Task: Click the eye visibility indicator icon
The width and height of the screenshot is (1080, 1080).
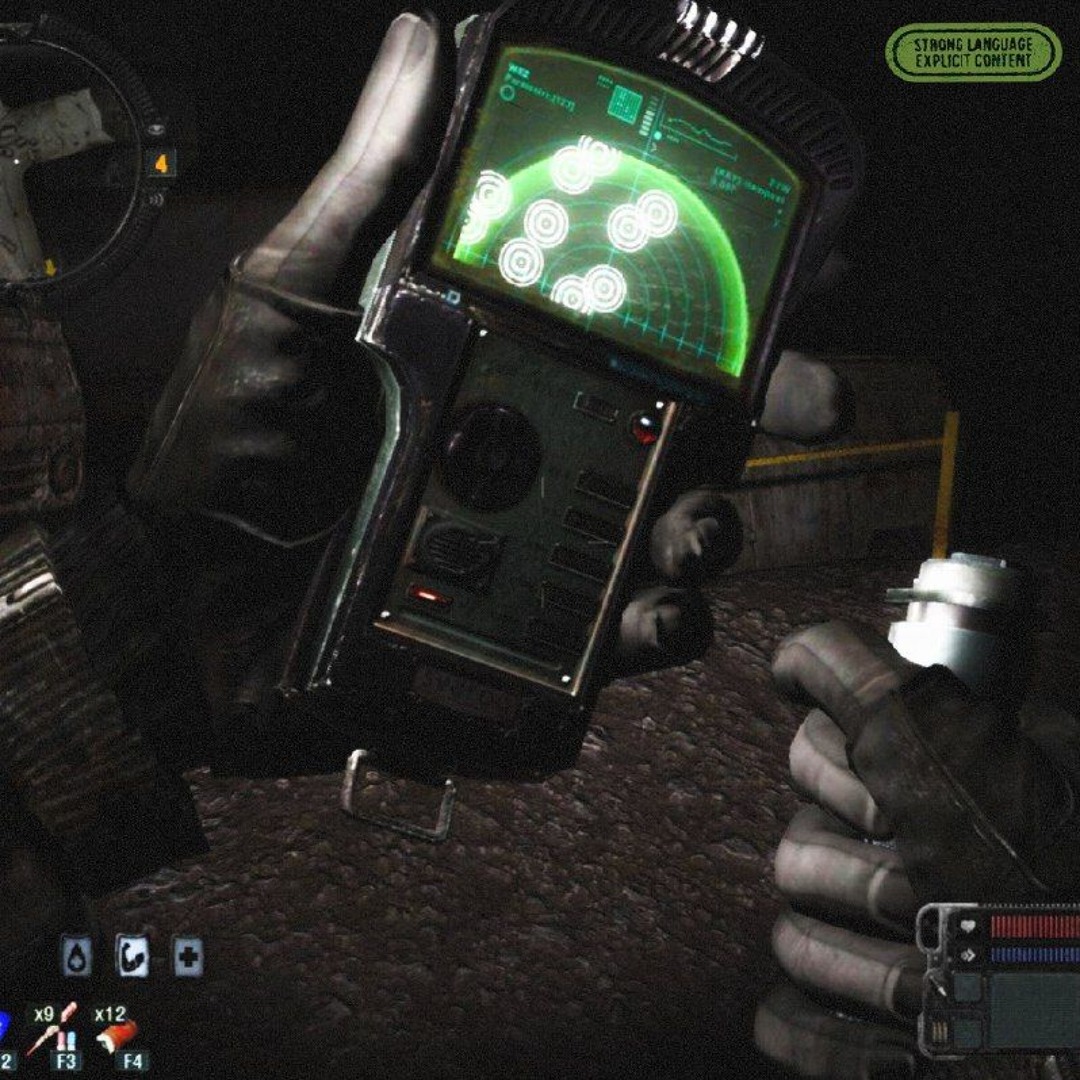Action: pyautogui.click(x=157, y=130)
